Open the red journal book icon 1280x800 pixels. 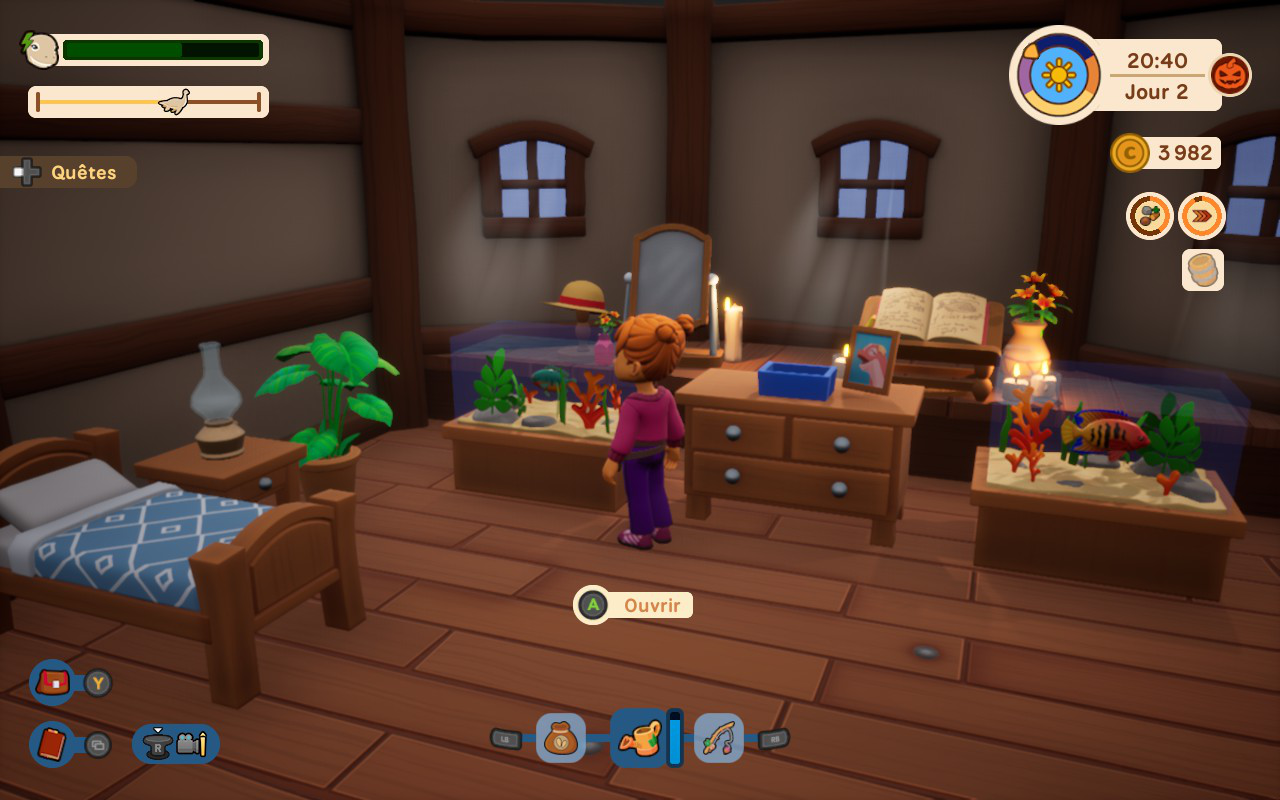[x=52, y=744]
